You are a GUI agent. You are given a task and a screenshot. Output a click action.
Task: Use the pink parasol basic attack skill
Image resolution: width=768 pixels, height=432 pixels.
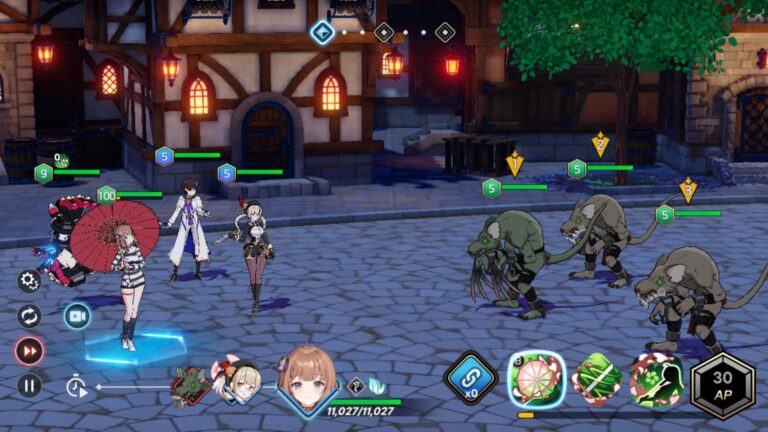click(x=537, y=379)
